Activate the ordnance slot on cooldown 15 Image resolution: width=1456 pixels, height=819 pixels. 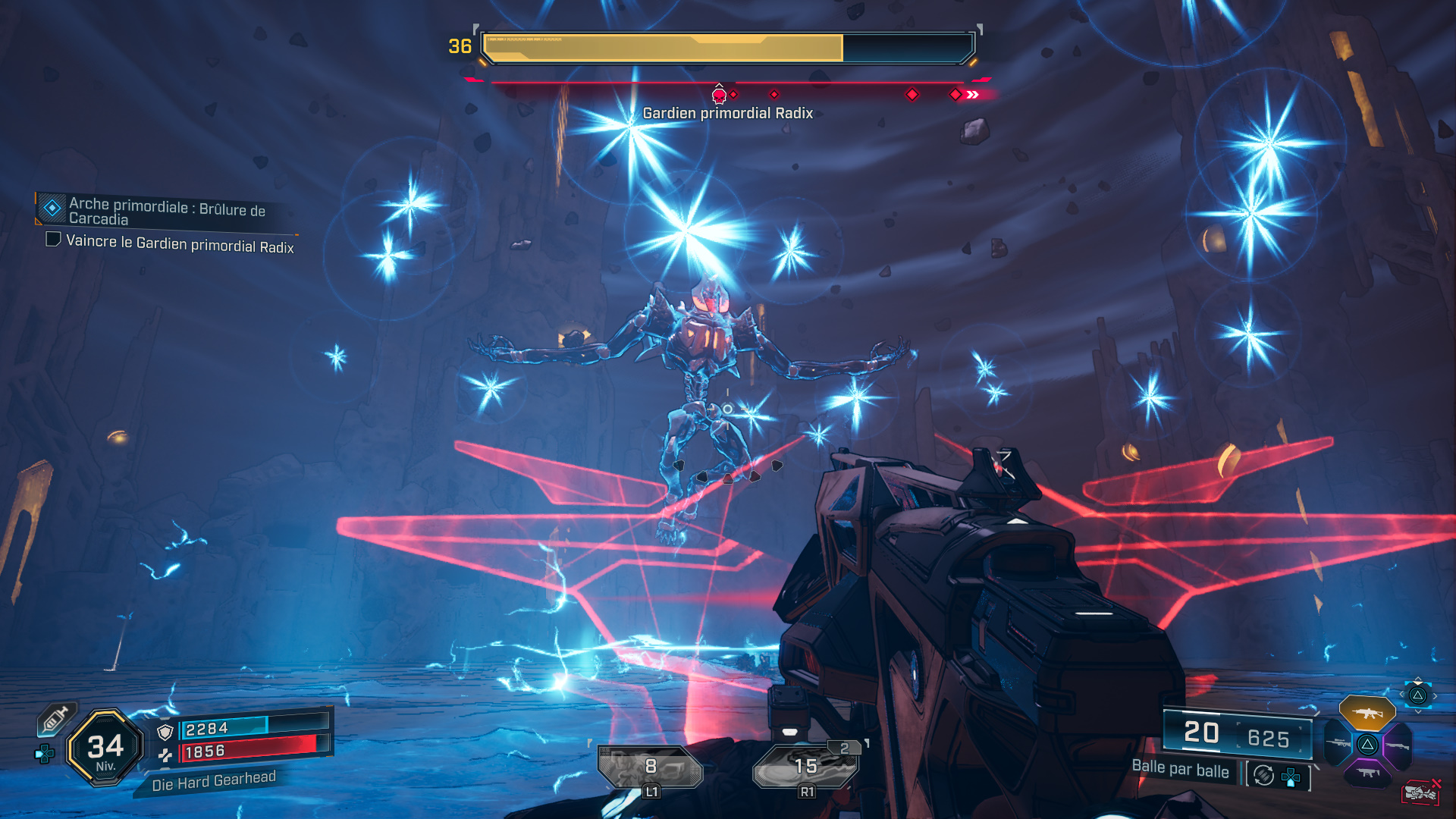805,767
